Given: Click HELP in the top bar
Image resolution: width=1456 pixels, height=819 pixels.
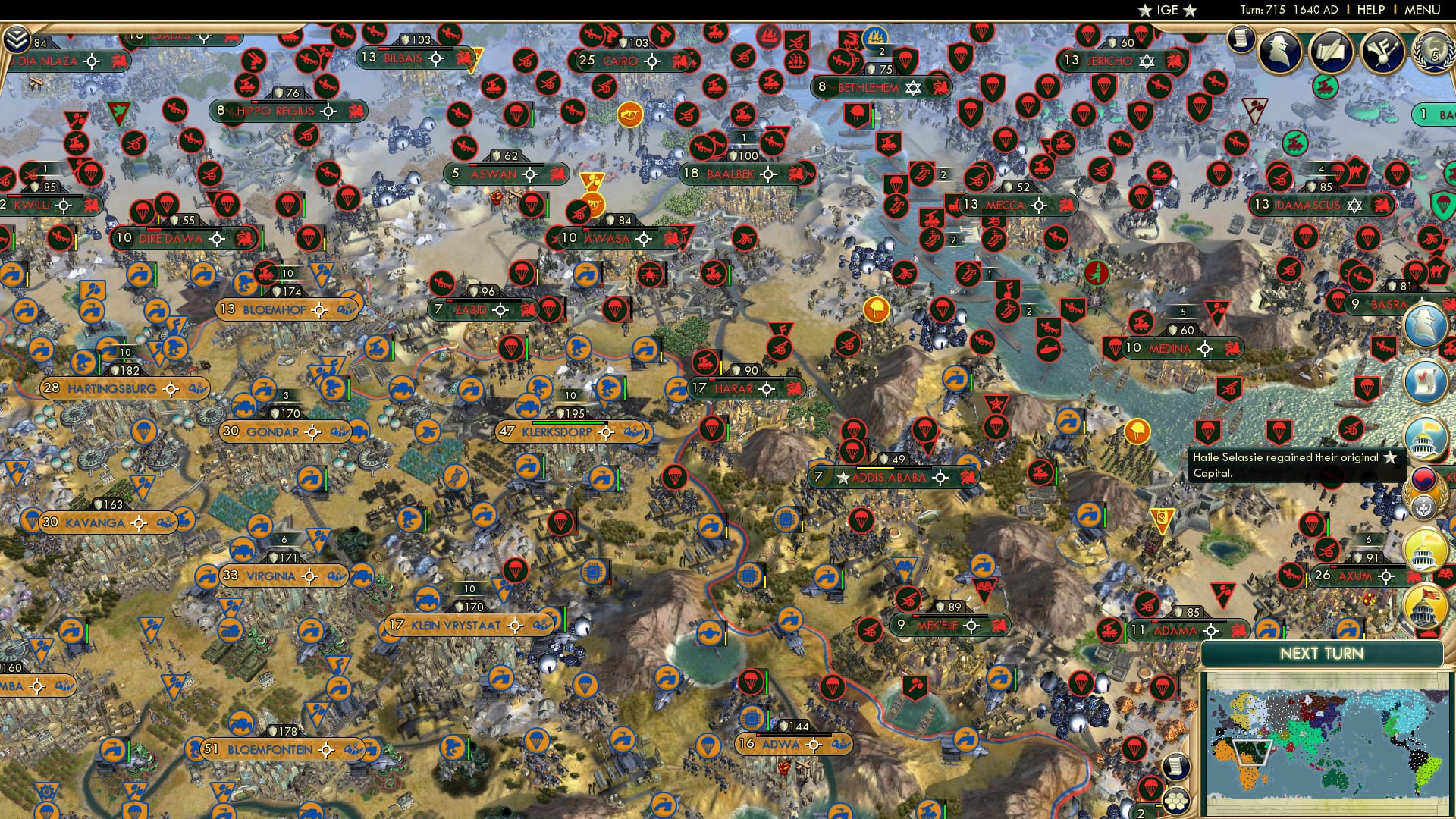Looking at the screenshot, I should click(1370, 10).
